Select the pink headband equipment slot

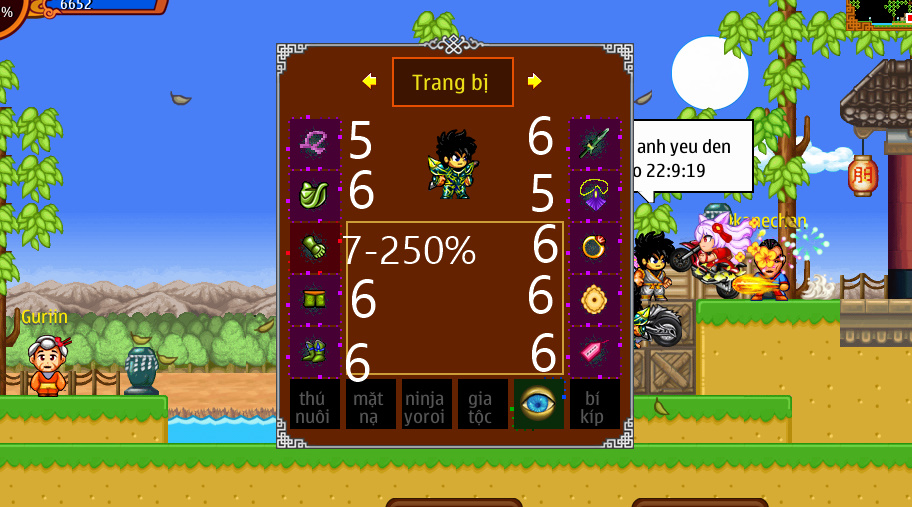(x=314, y=144)
